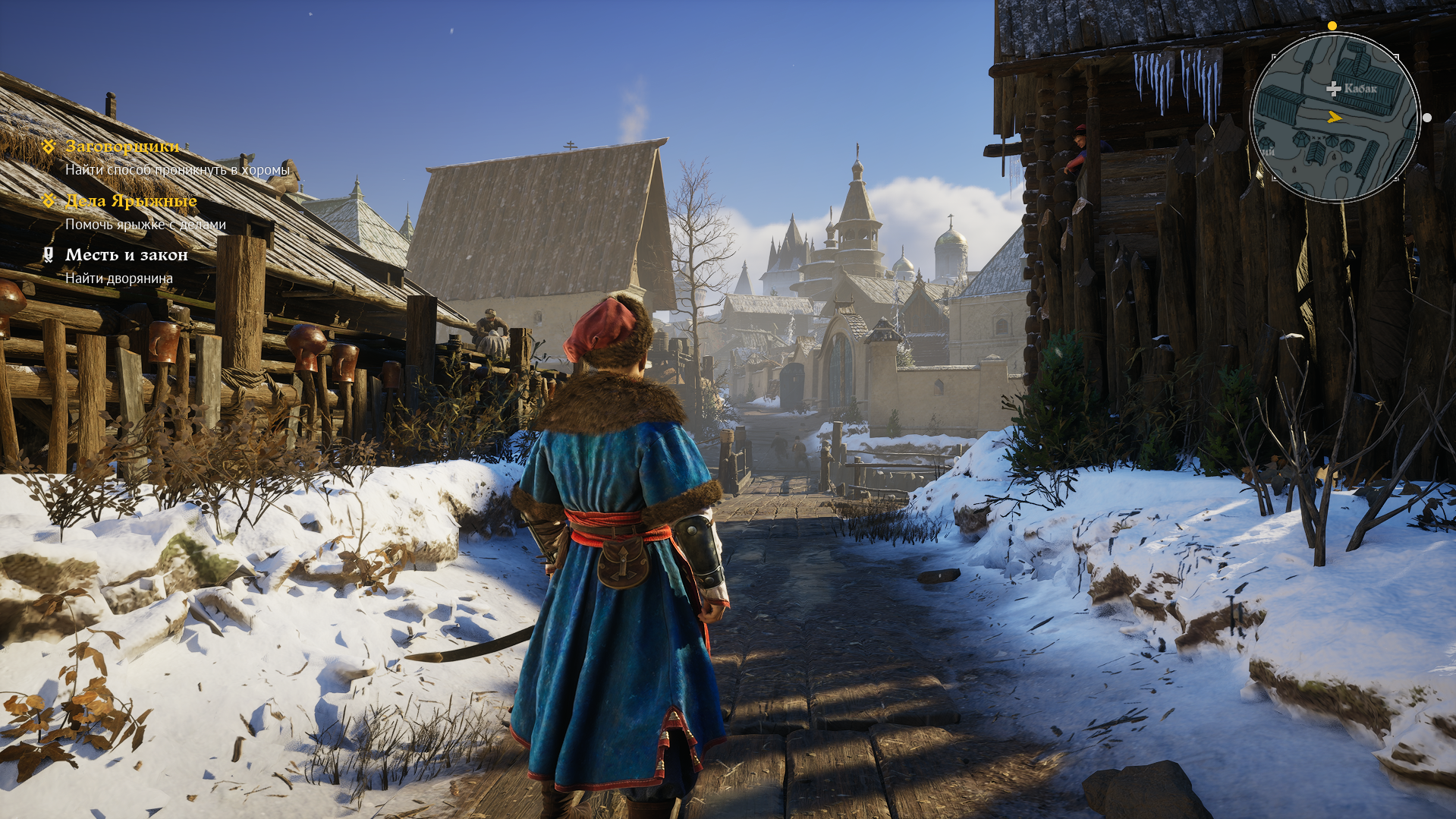Open the circular minimap
This screenshot has width=1456, height=819.
click(x=1335, y=118)
